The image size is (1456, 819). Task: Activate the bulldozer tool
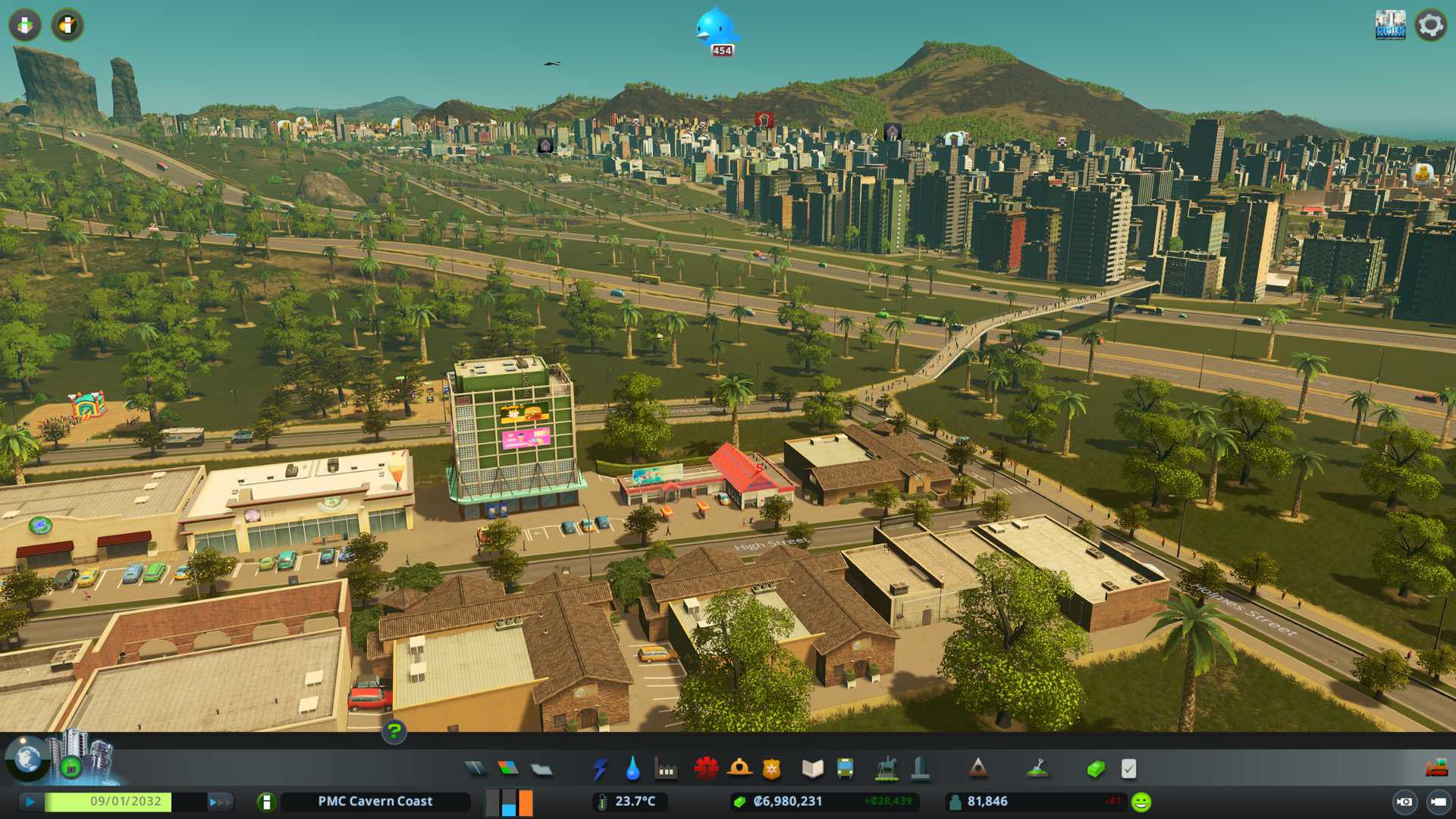(1436, 769)
